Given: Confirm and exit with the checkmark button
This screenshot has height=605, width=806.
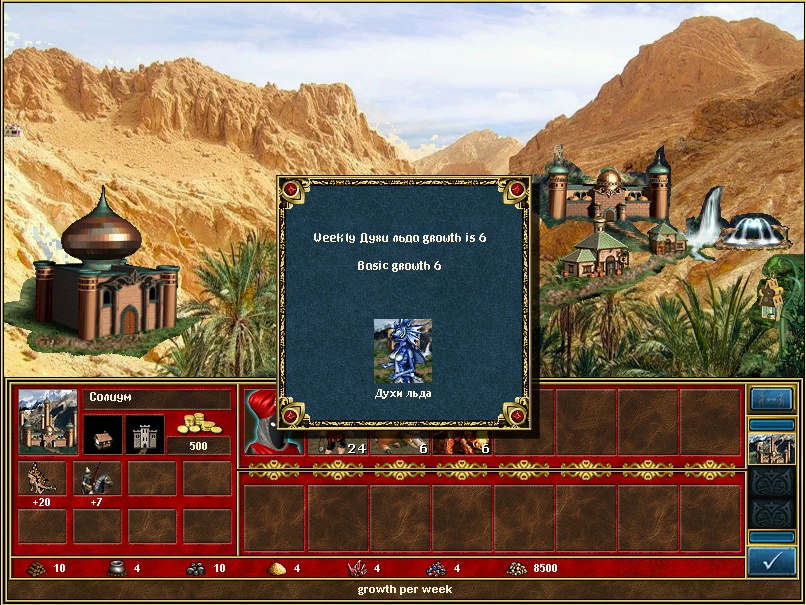Looking at the screenshot, I should pyautogui.click(x=771, y=562).
